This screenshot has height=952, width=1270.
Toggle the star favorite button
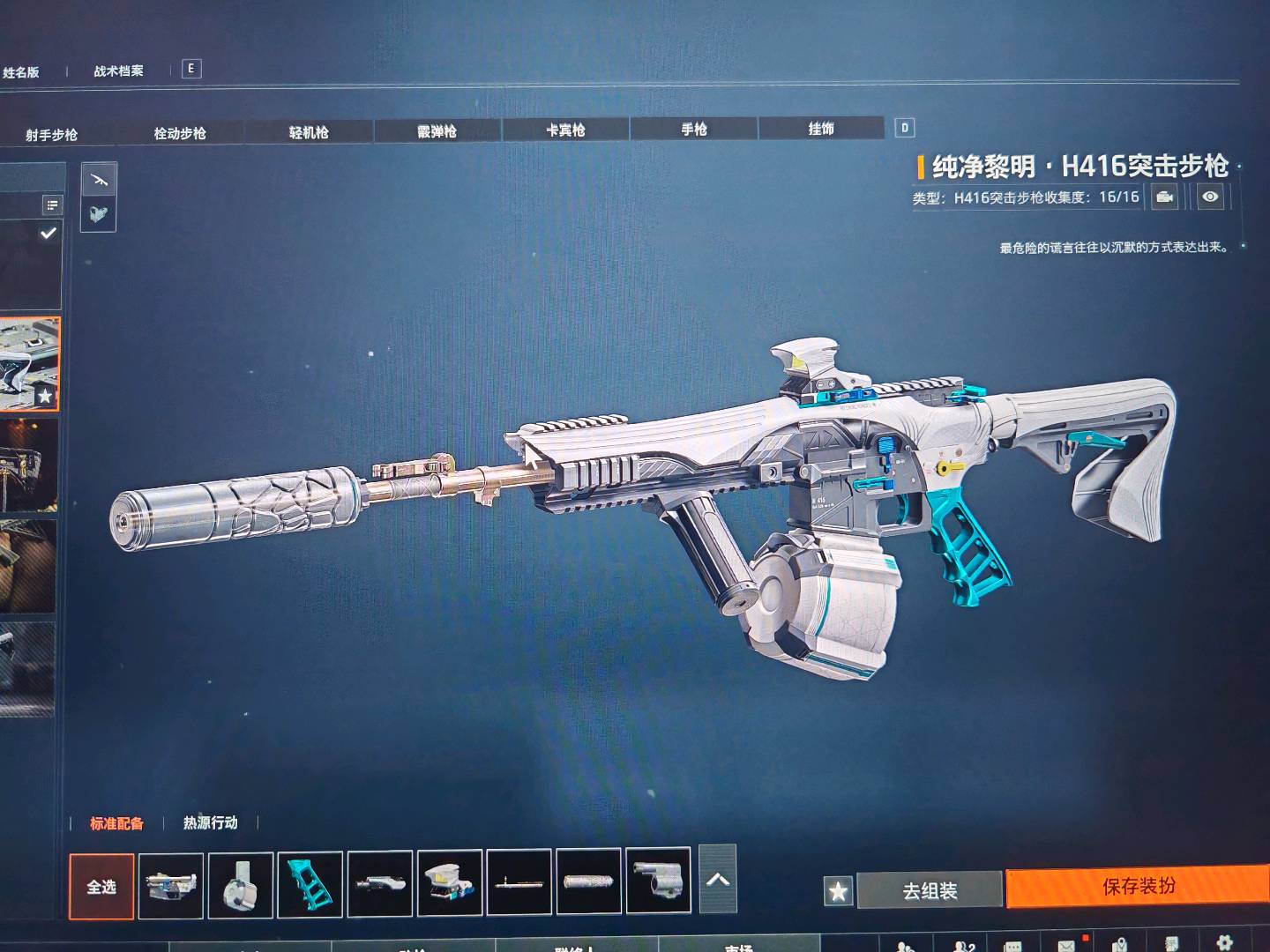838,892
